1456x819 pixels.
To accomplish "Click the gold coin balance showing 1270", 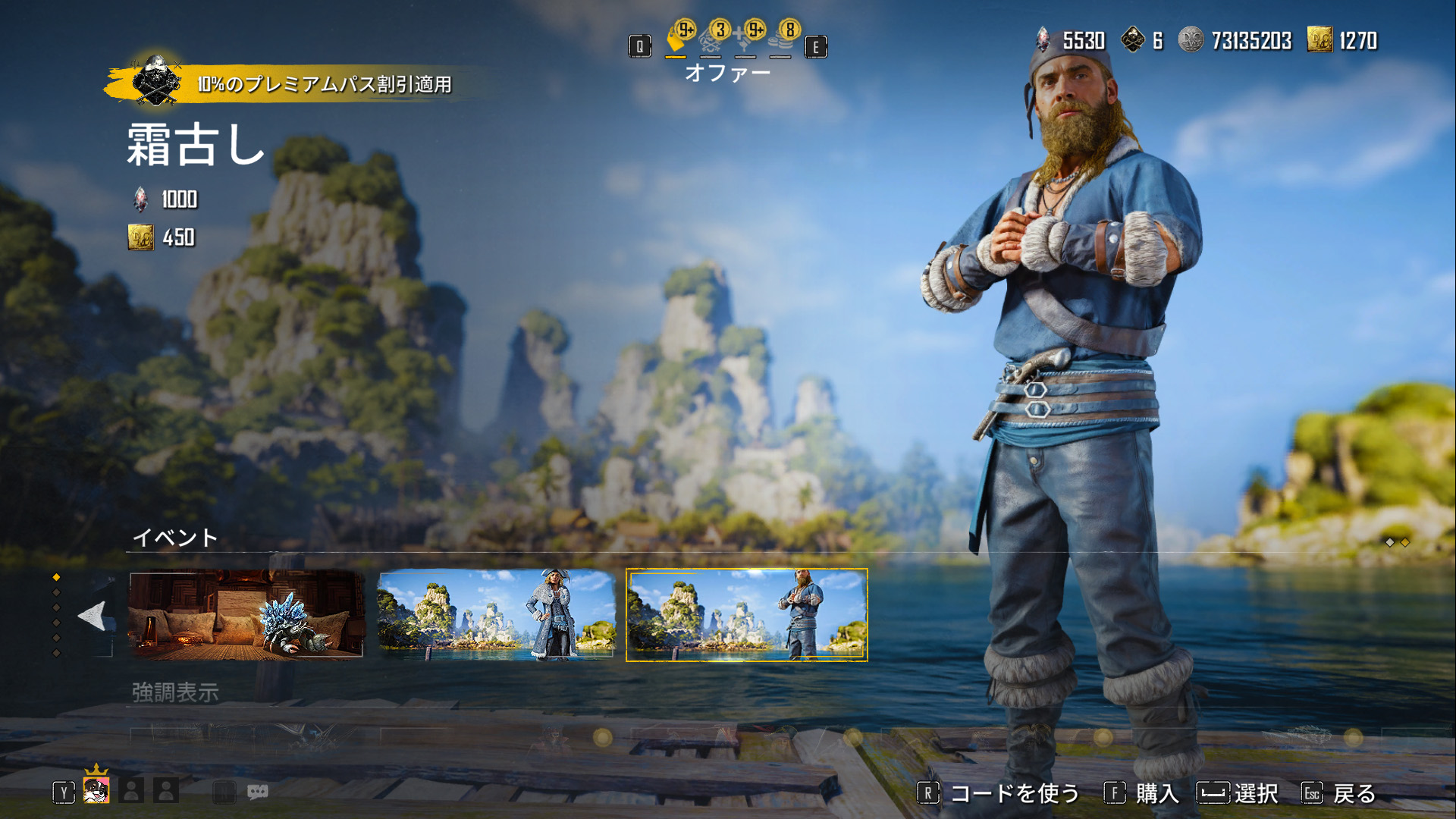I will point(1342,40).
